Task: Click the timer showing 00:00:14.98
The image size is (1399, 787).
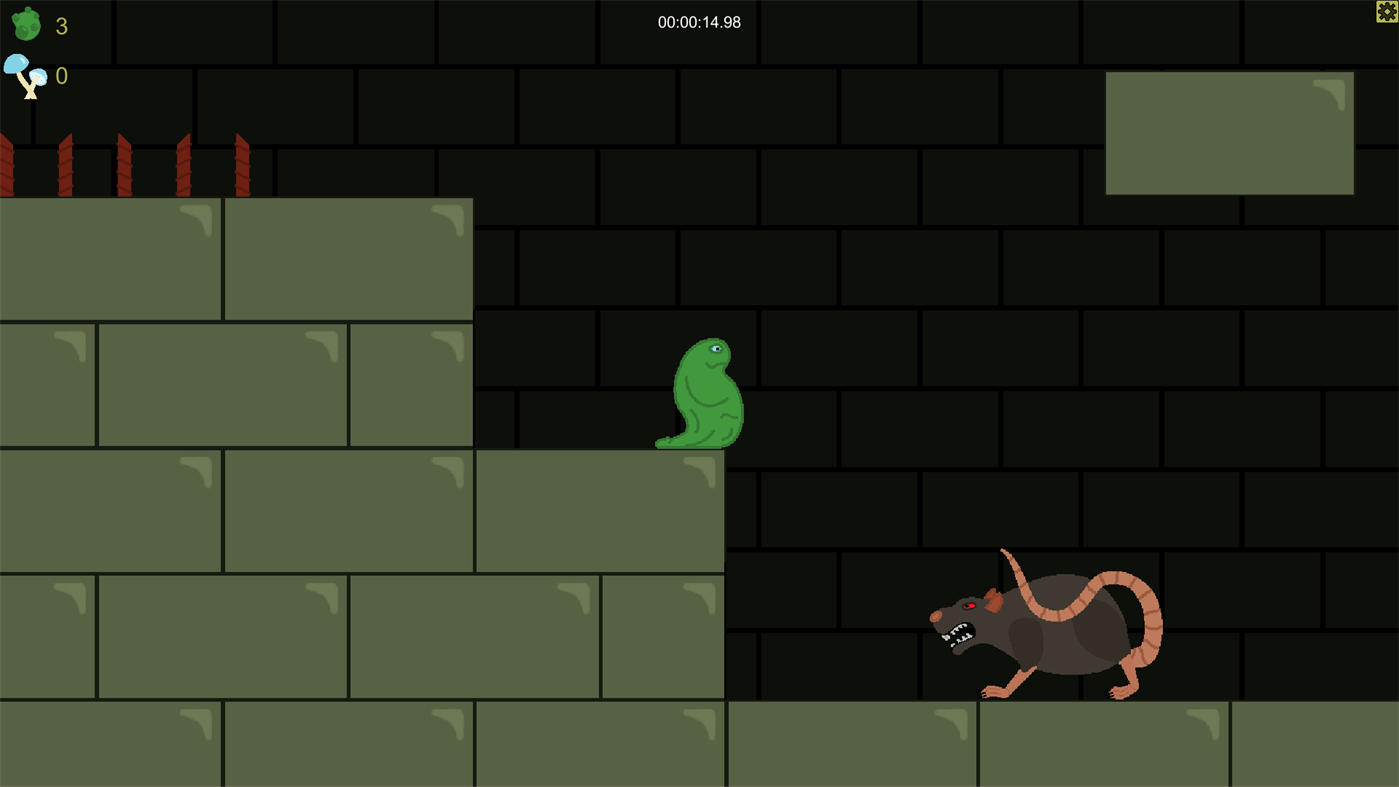Action: click(699, 21)
